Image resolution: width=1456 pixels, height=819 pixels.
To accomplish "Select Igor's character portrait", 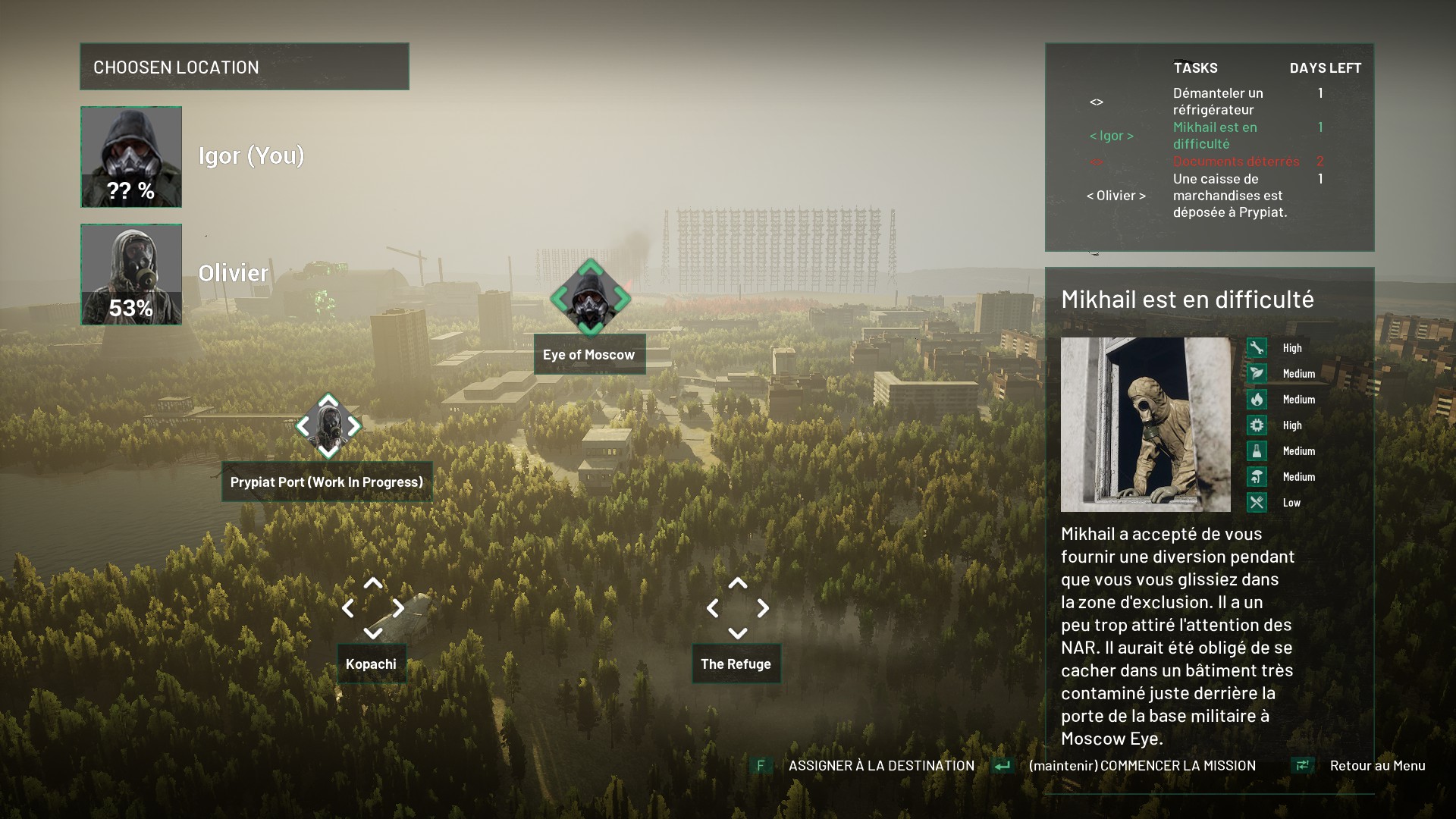I will click(x=131, y=157).
